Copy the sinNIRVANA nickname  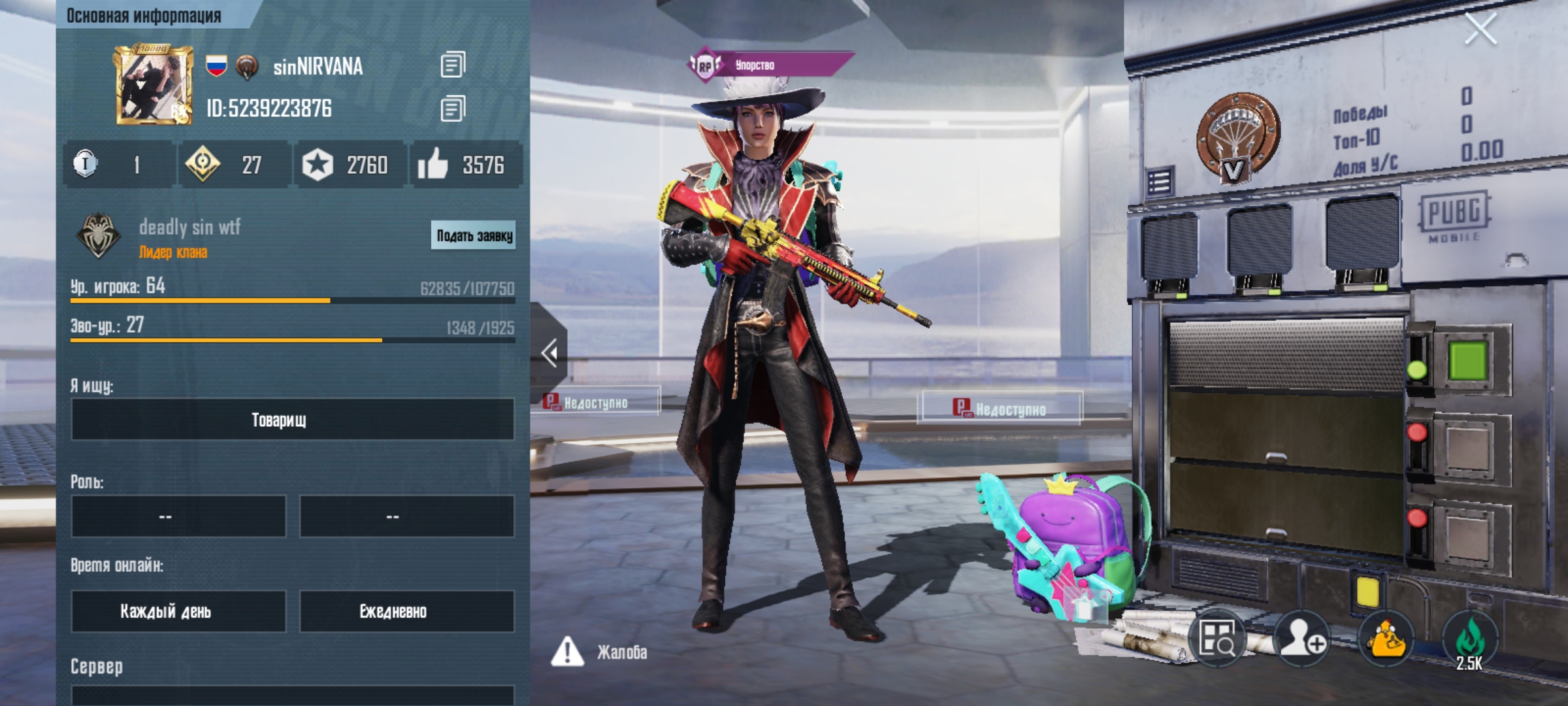pyautogui.click(x=453, y=65)
